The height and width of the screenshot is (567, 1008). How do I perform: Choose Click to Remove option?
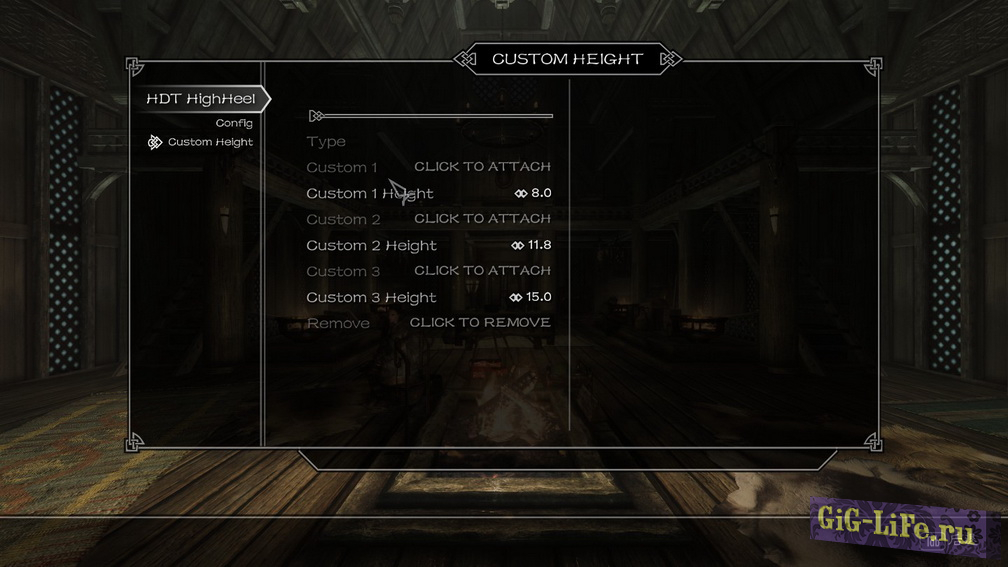480,323
